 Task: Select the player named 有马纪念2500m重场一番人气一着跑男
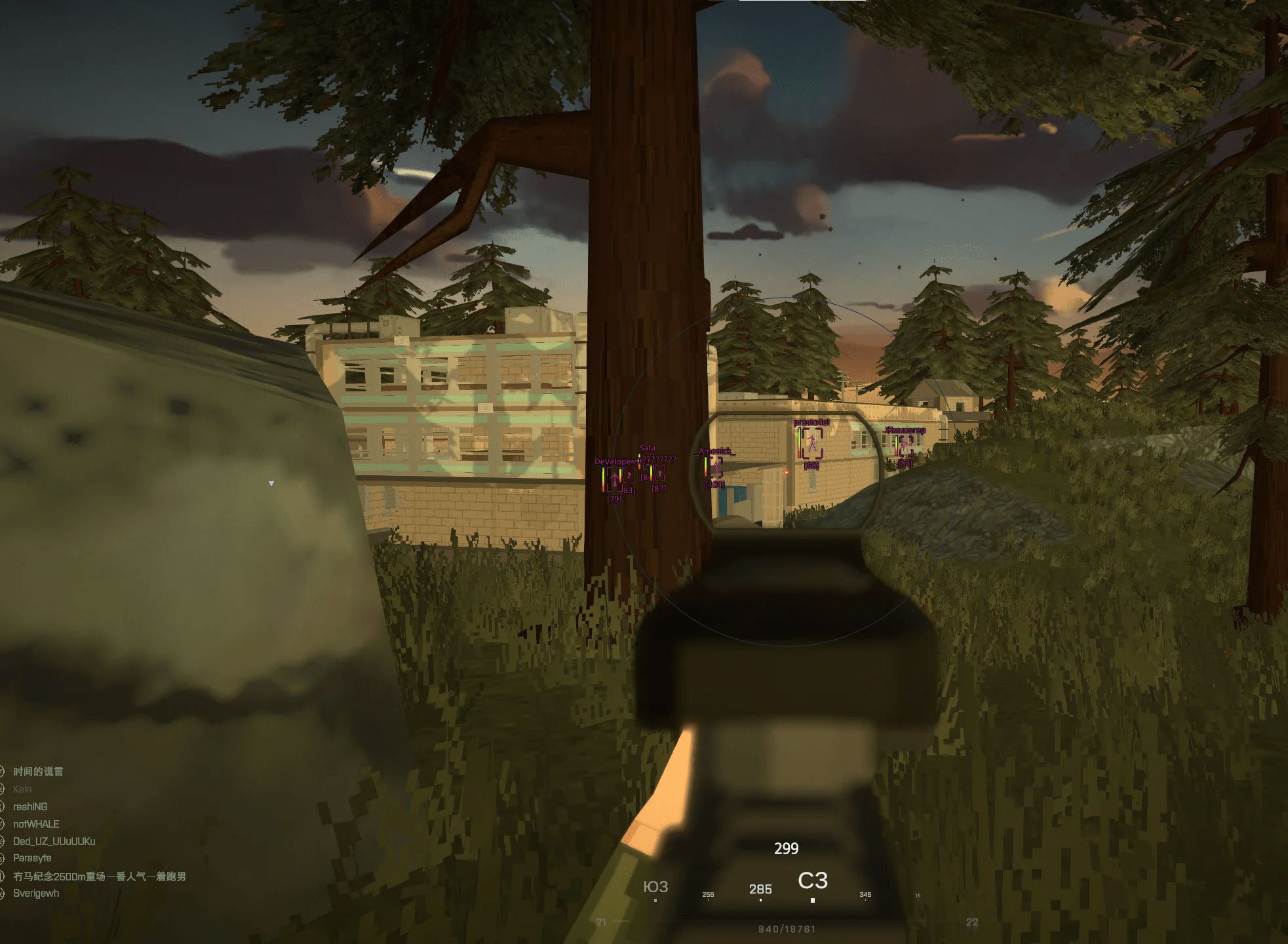99,876
